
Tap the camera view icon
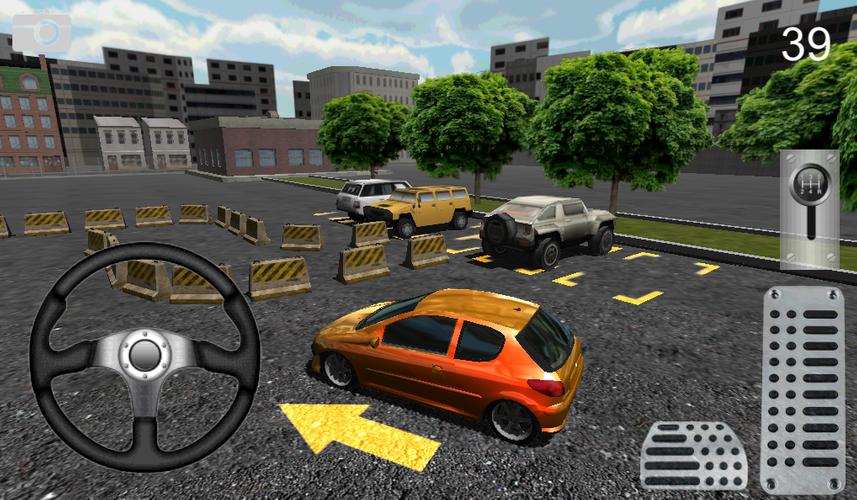41,33
